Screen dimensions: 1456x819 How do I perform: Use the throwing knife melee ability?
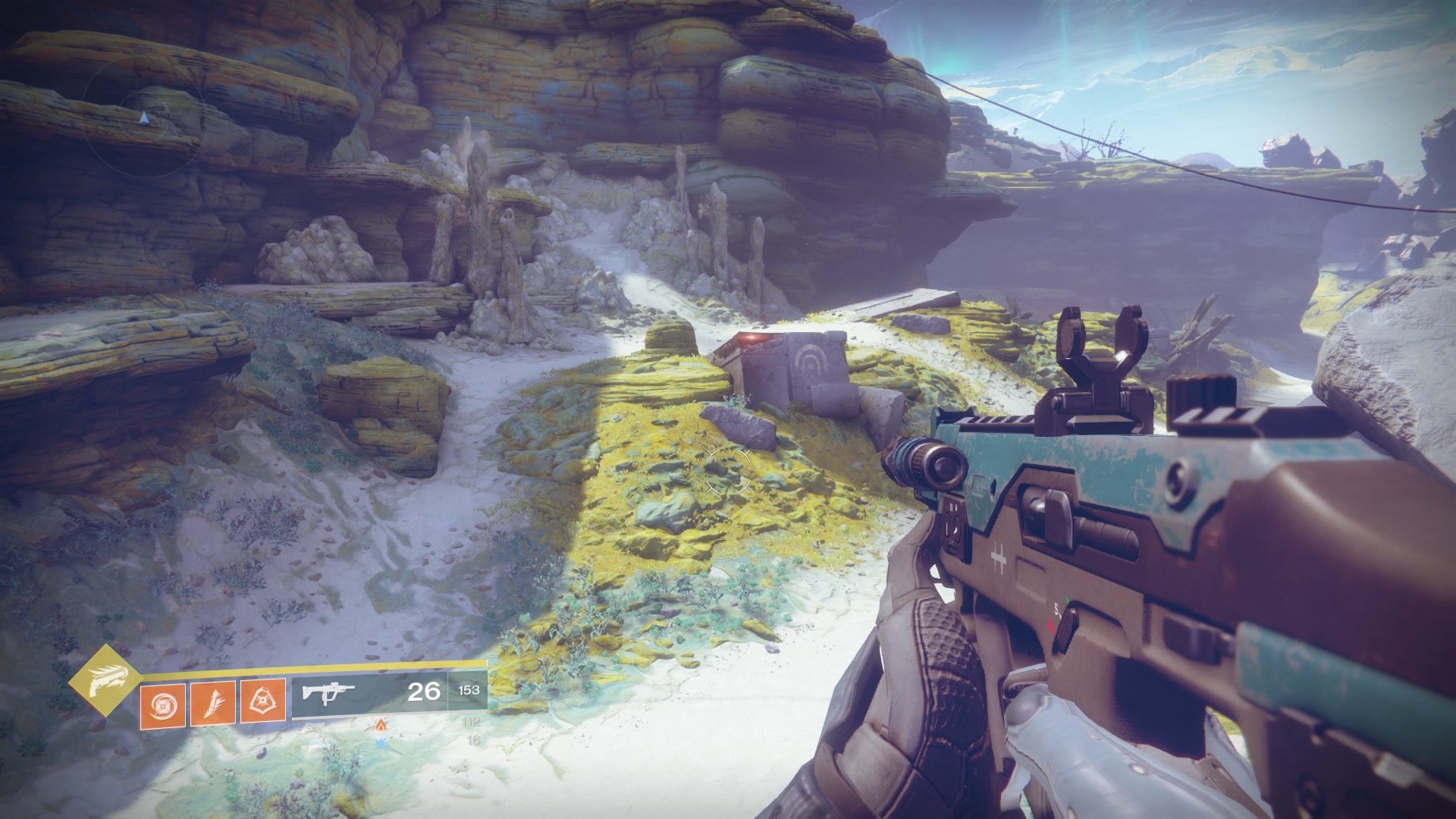212,701
